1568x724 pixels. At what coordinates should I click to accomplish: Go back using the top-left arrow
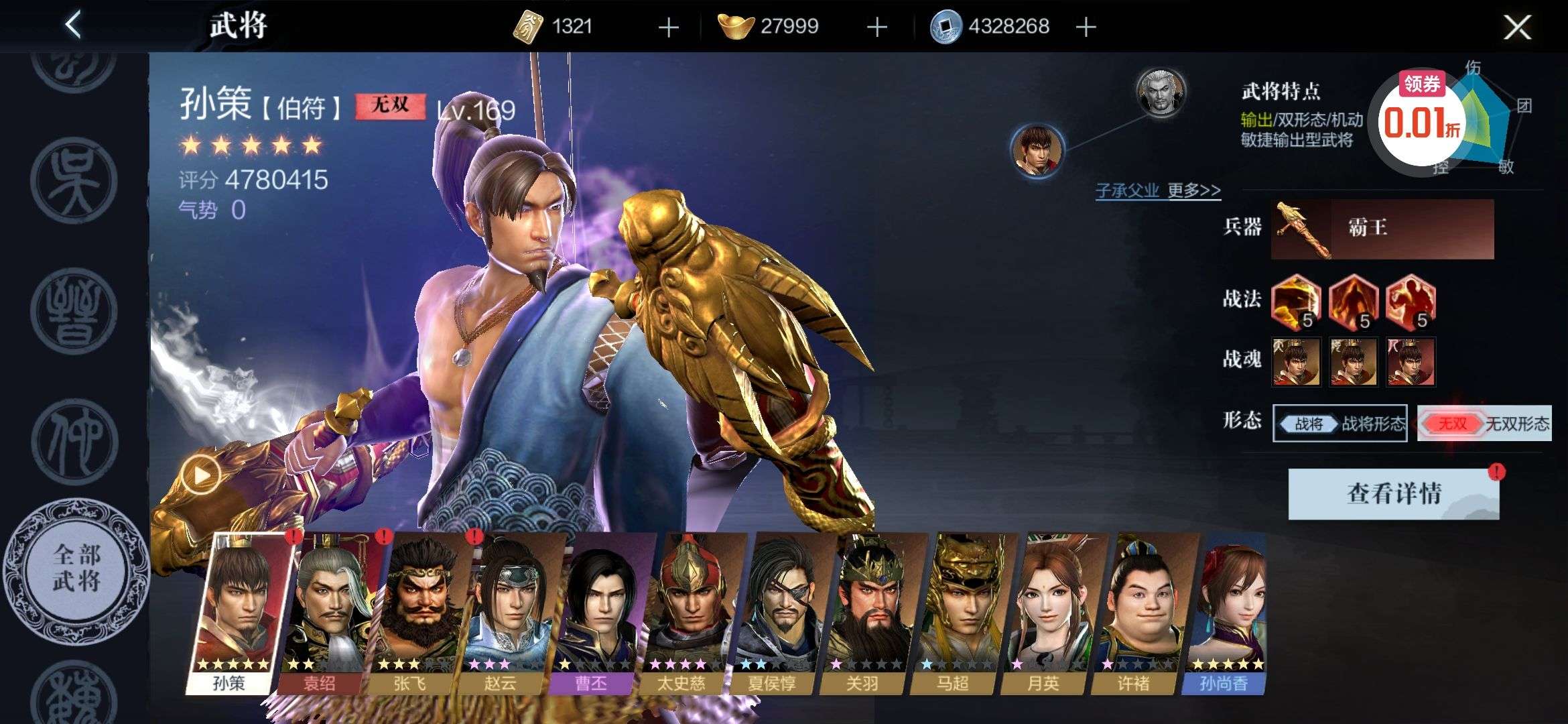73,25
